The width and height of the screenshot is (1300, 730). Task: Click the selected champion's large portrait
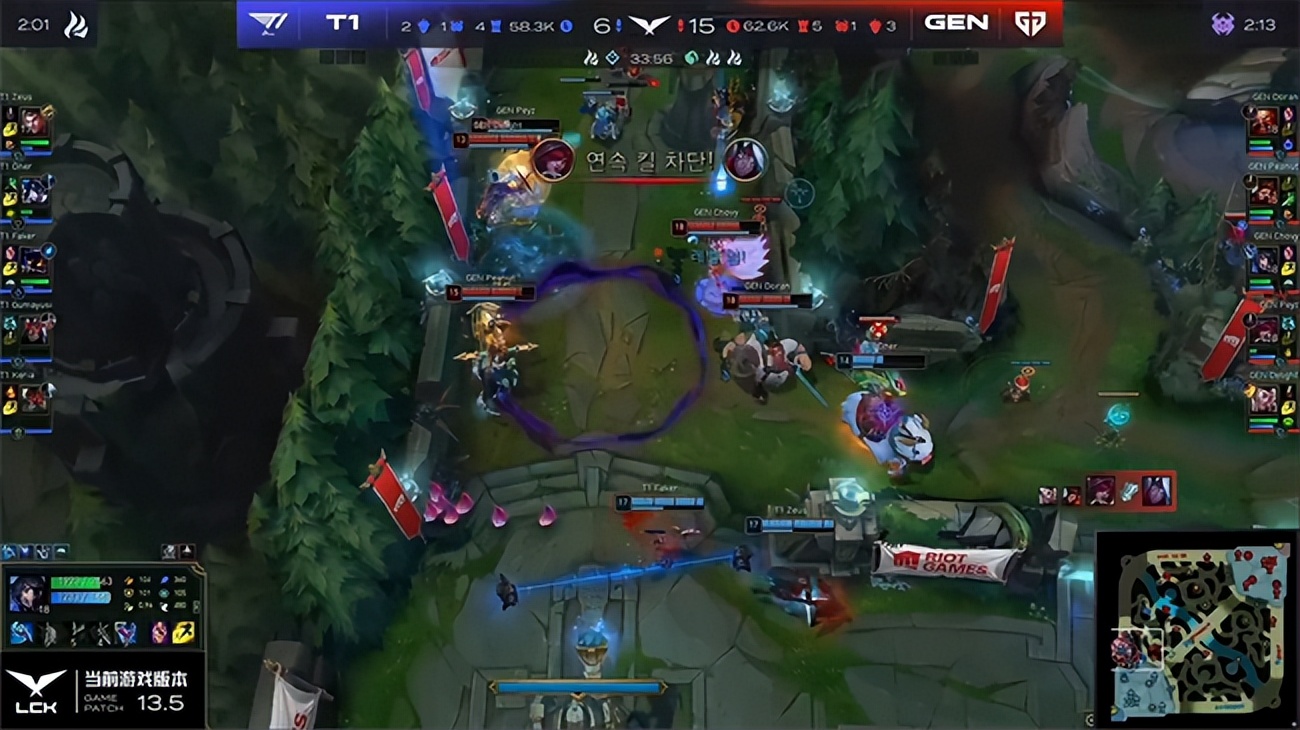(x=26, y=593)
